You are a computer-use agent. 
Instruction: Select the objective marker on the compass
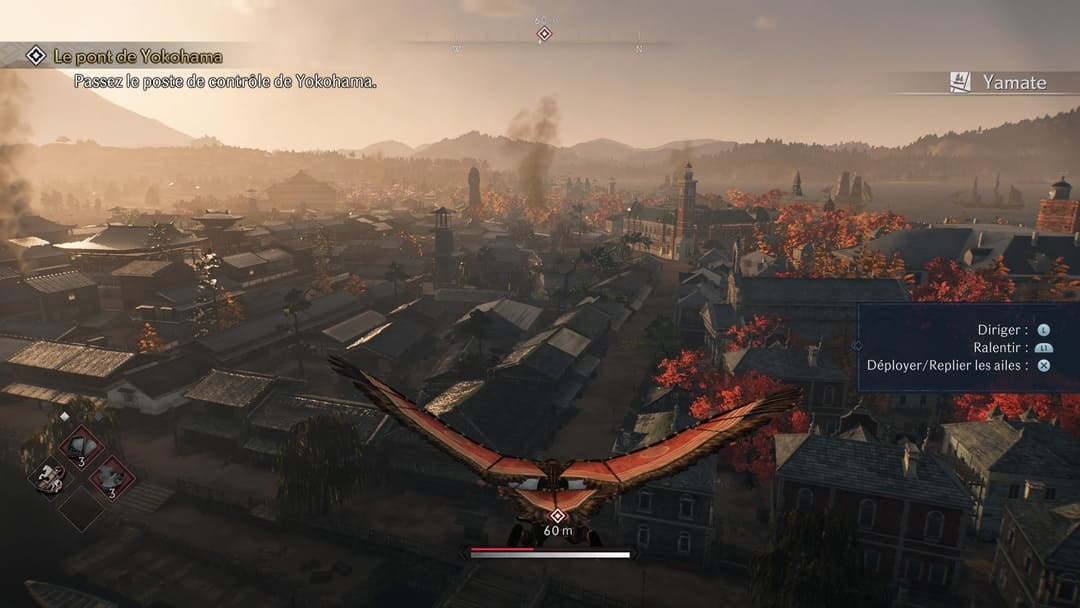pos(544,34)
